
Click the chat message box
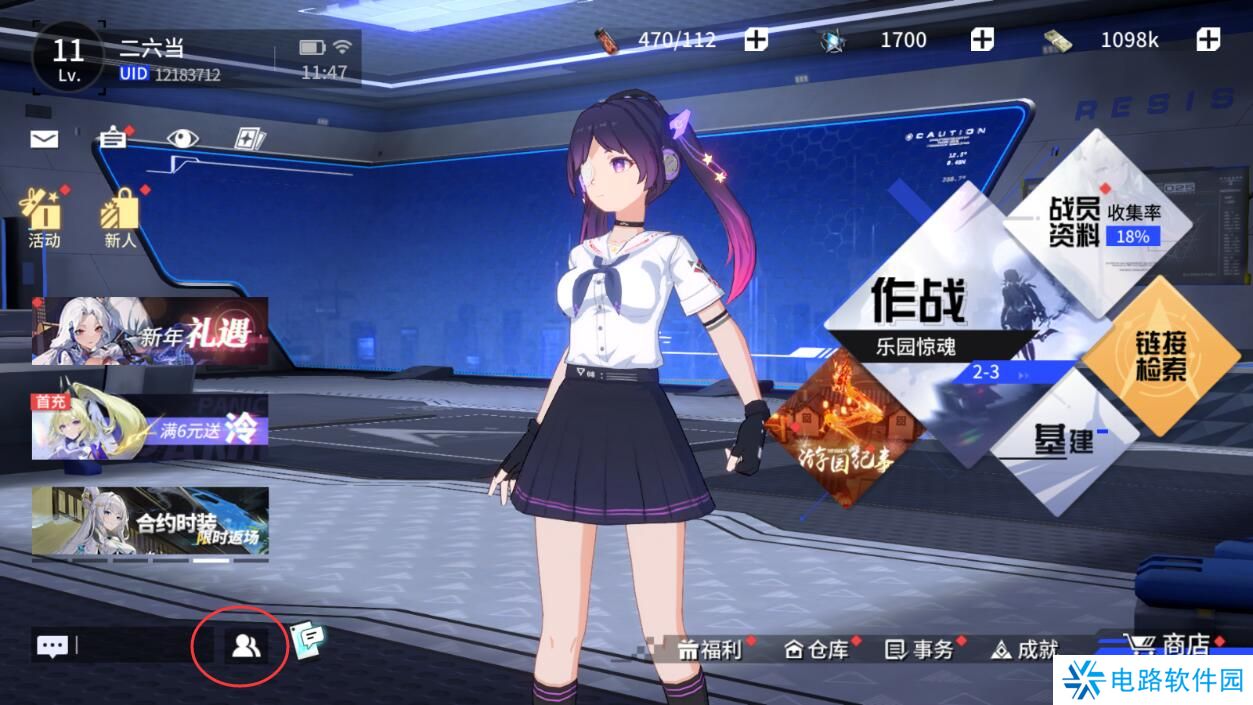point(110,645)
